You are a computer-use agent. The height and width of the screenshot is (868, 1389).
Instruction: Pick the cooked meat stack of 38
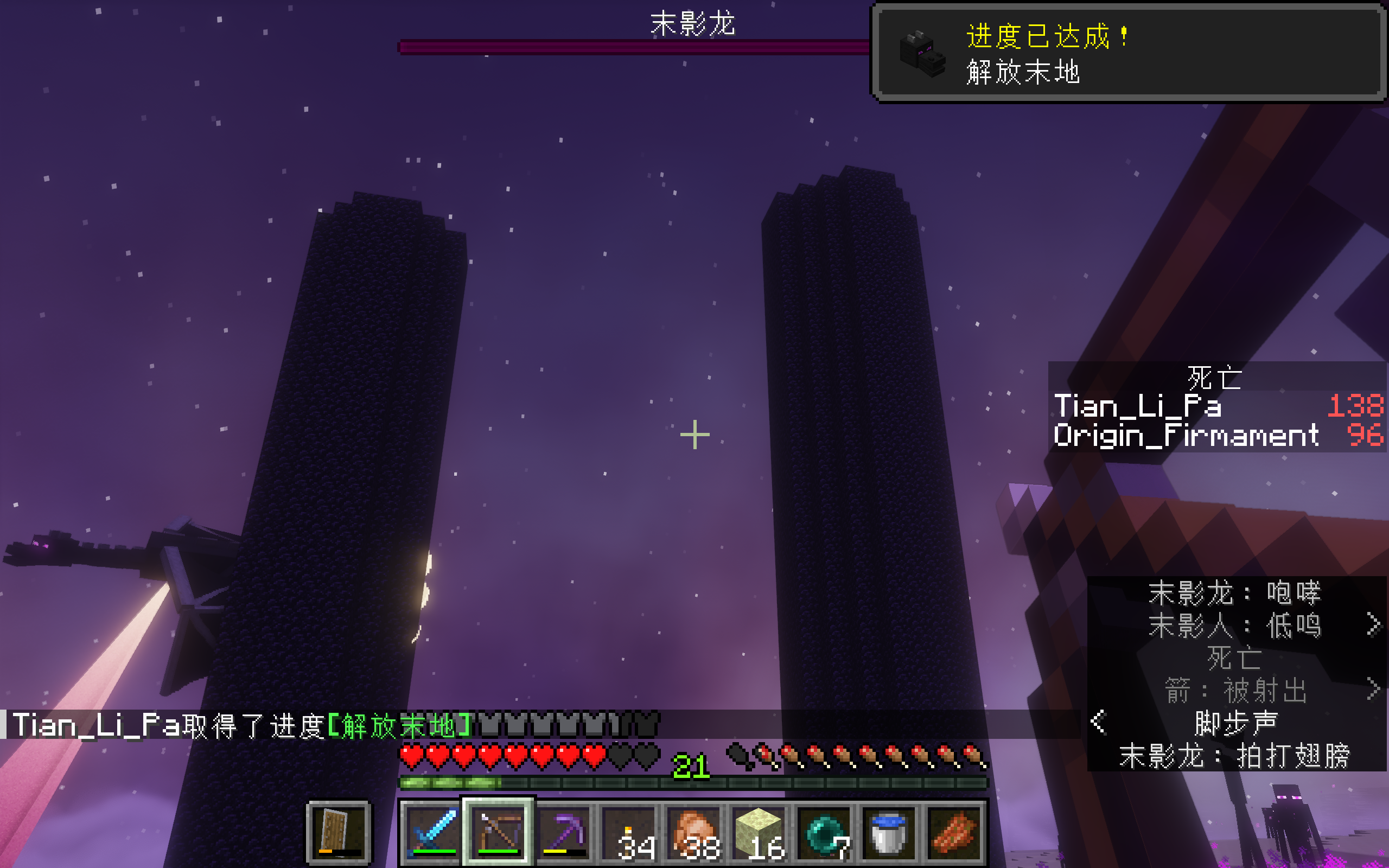(694, 831)
